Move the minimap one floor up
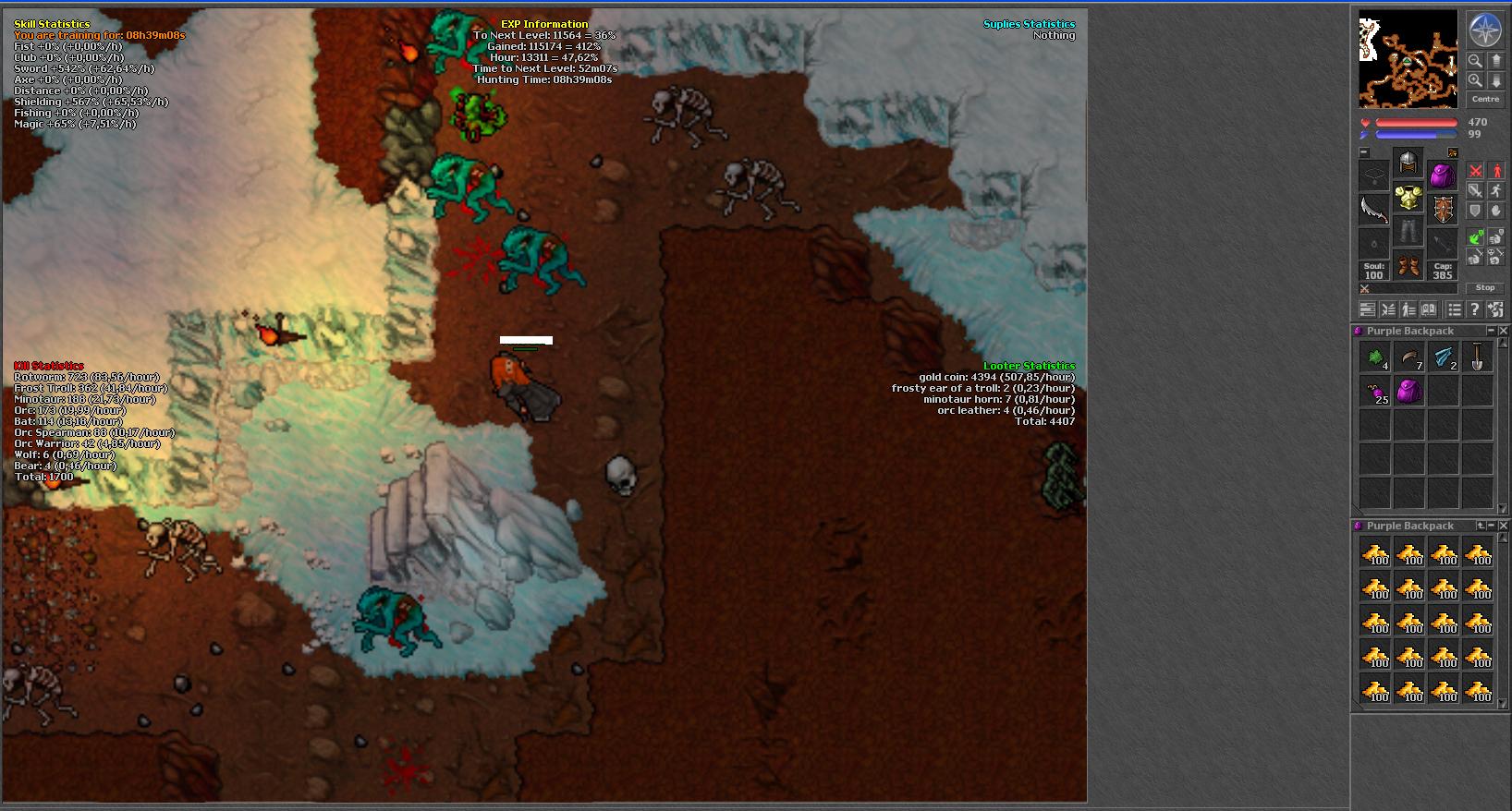1512x811 pixels. click(x=1496, y=61)
